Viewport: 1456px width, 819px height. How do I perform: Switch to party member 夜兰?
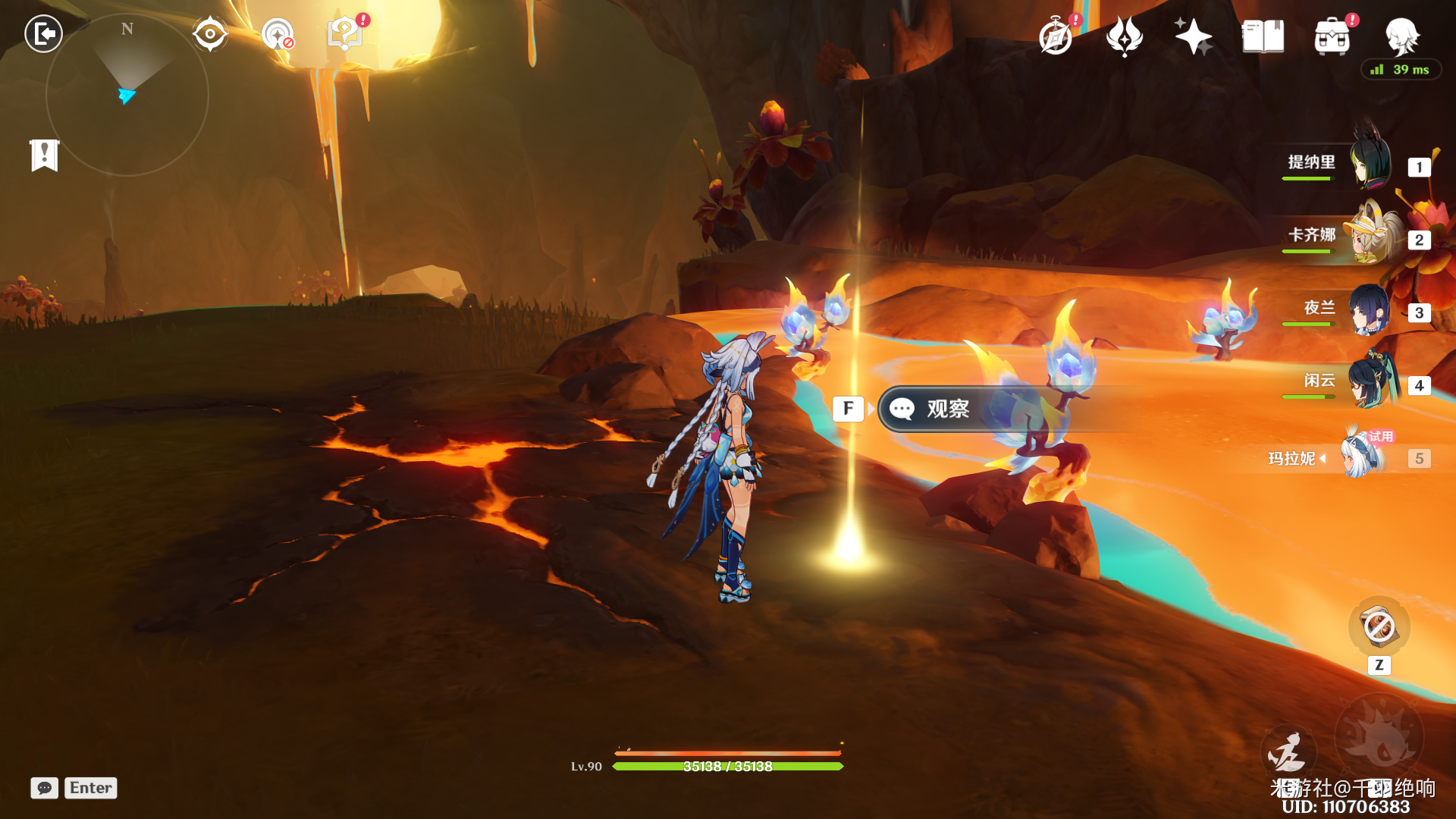coord(1370,309)
